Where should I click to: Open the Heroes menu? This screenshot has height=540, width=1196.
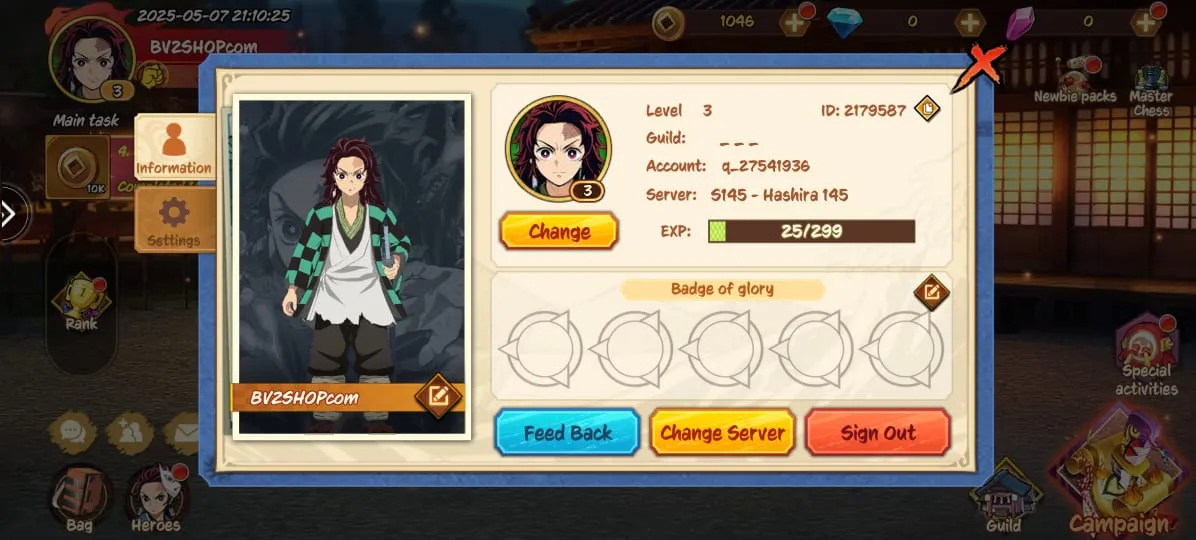pos(156,497)
